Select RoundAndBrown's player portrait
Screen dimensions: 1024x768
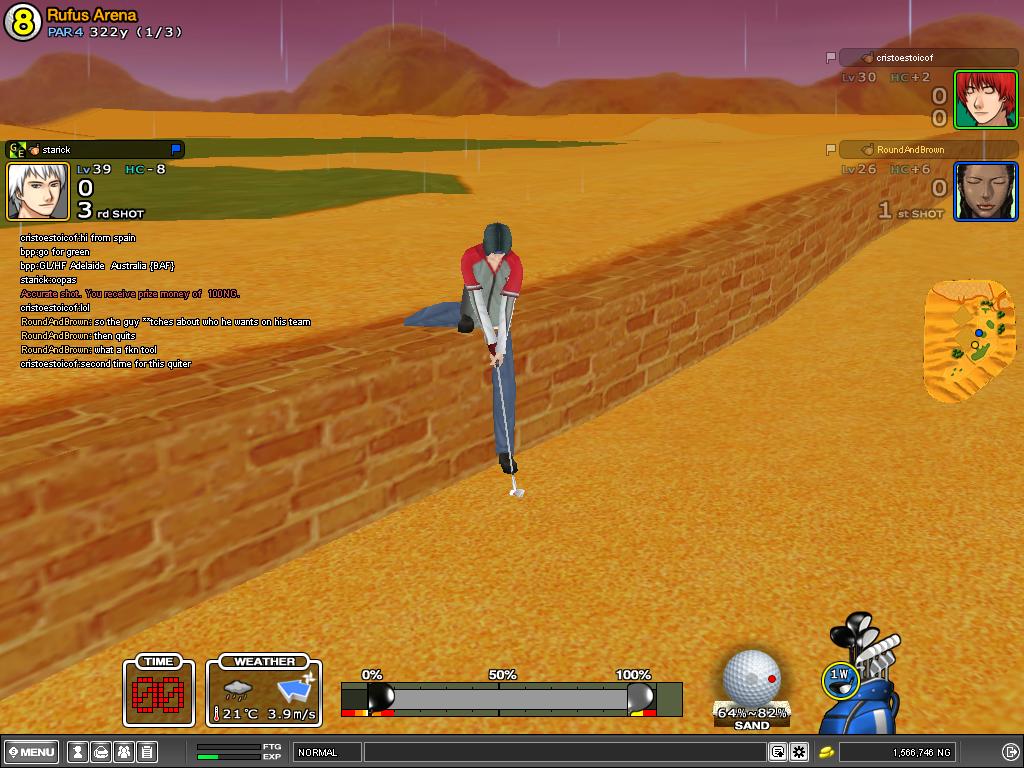(985, 191)
